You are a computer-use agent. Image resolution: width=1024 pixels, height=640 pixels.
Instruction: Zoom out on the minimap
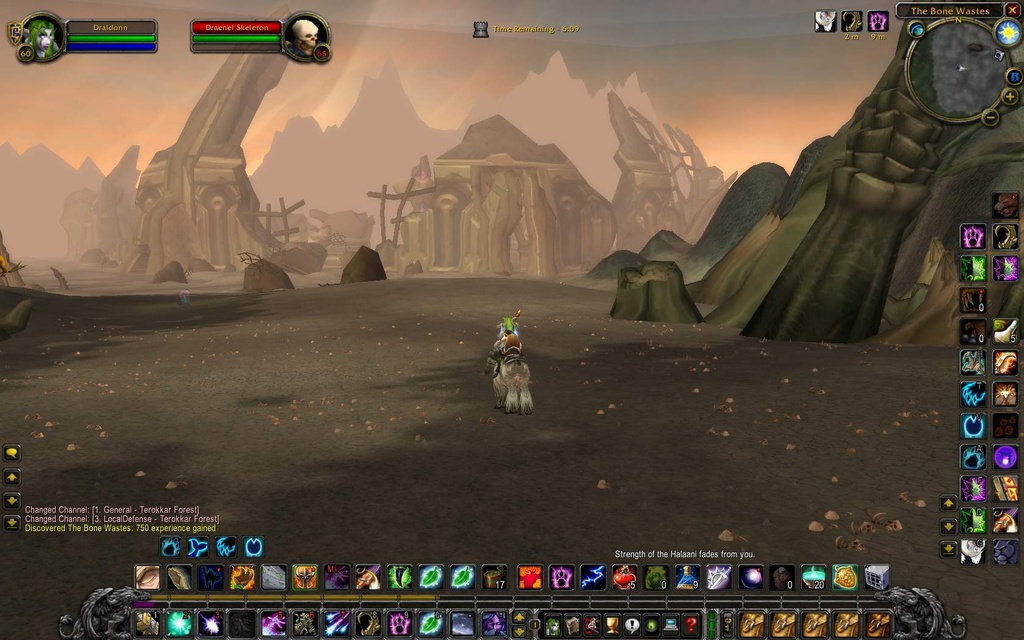990,116
